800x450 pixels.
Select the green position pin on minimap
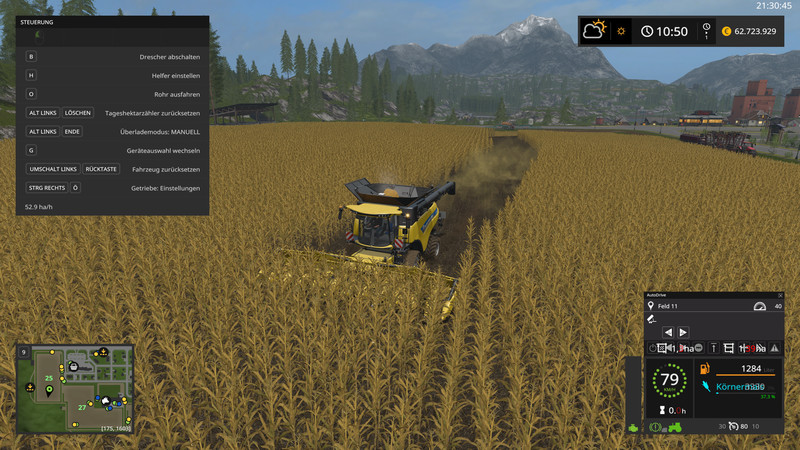(48, 391)
